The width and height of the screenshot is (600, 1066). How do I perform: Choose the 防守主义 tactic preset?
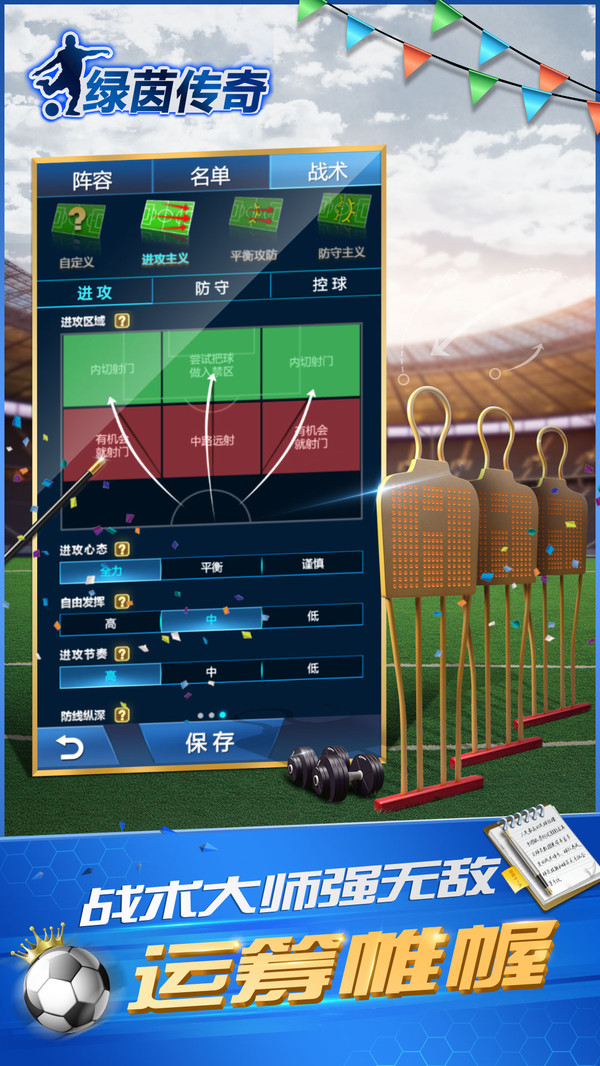point(342,225)
